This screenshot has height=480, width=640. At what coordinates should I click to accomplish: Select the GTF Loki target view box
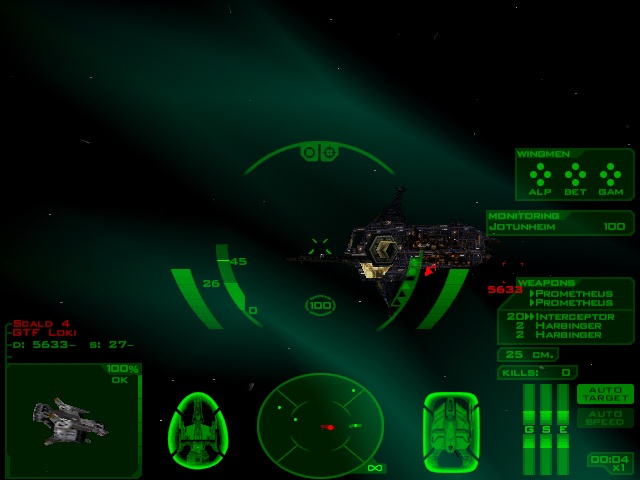pyautogui.click(x=73, y=420)
